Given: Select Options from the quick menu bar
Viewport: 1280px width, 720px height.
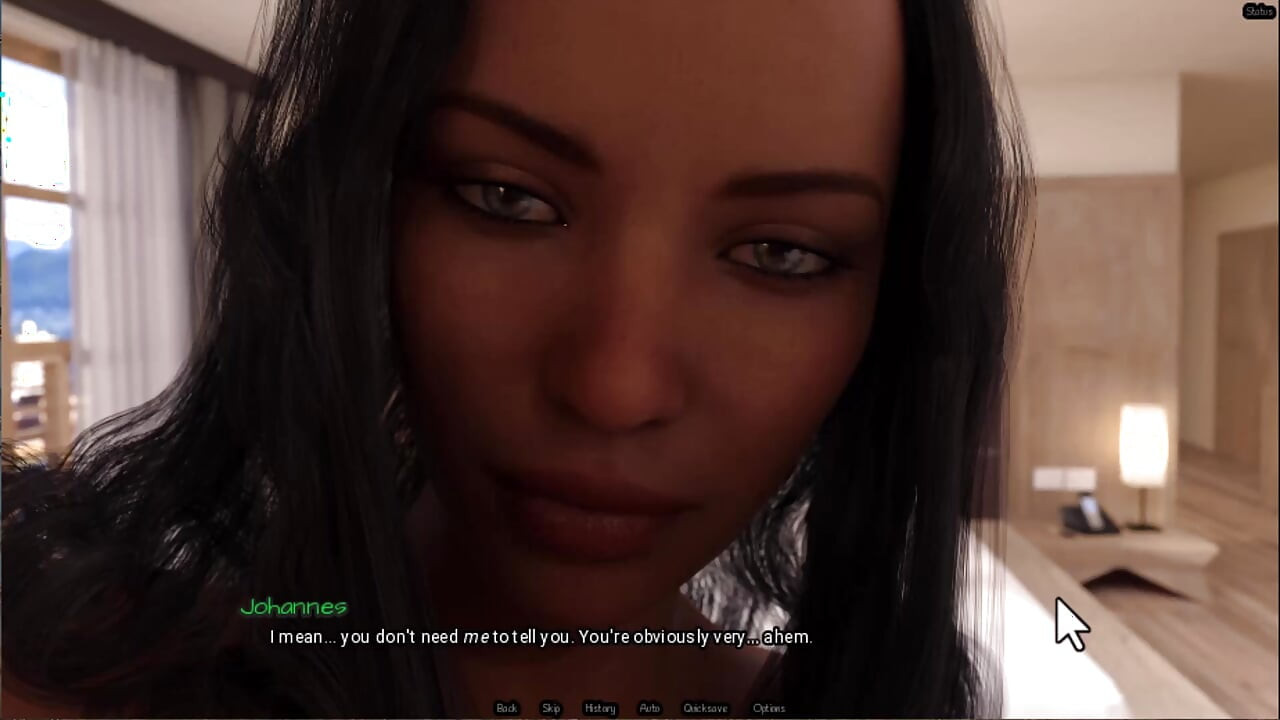Looking at the screenshot, I should pyautogui.click(x=770, y=708).
